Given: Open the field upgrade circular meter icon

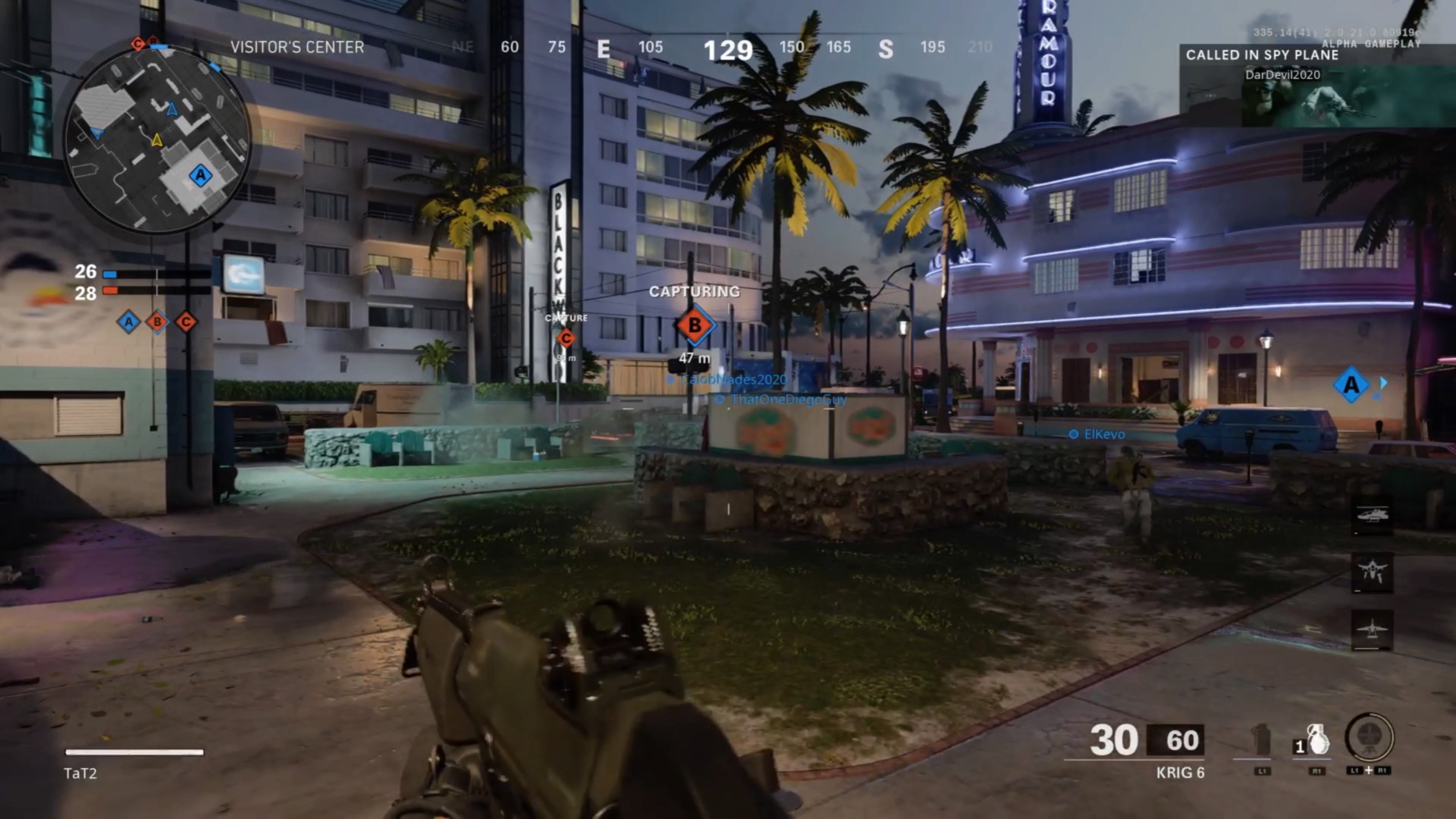Looking at the screenshot, I should (x=1370, y=737).
